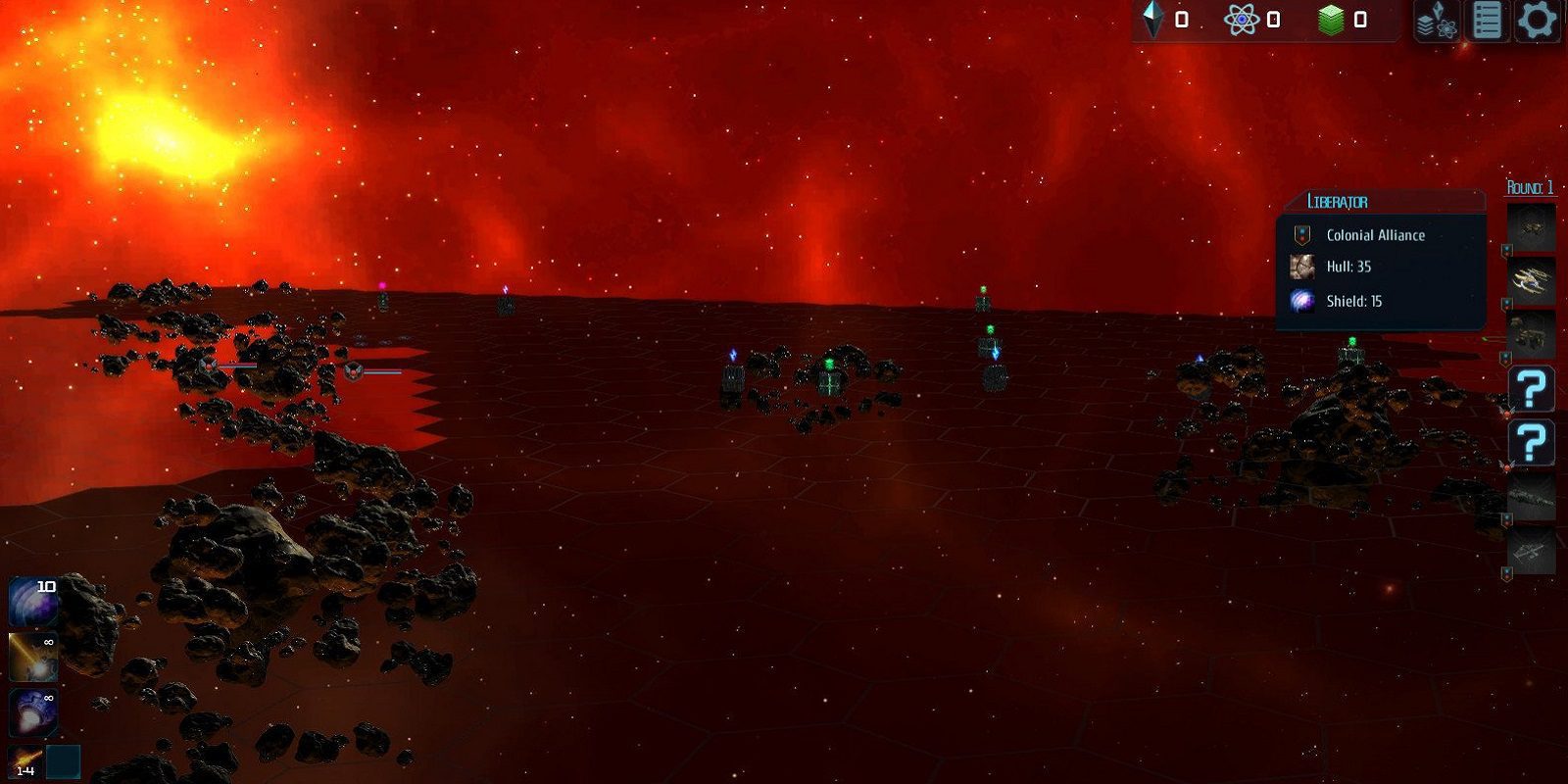Select the gold winged ship turn portrait
This screenshot has height=784, width=1568.
(1531, 281)
